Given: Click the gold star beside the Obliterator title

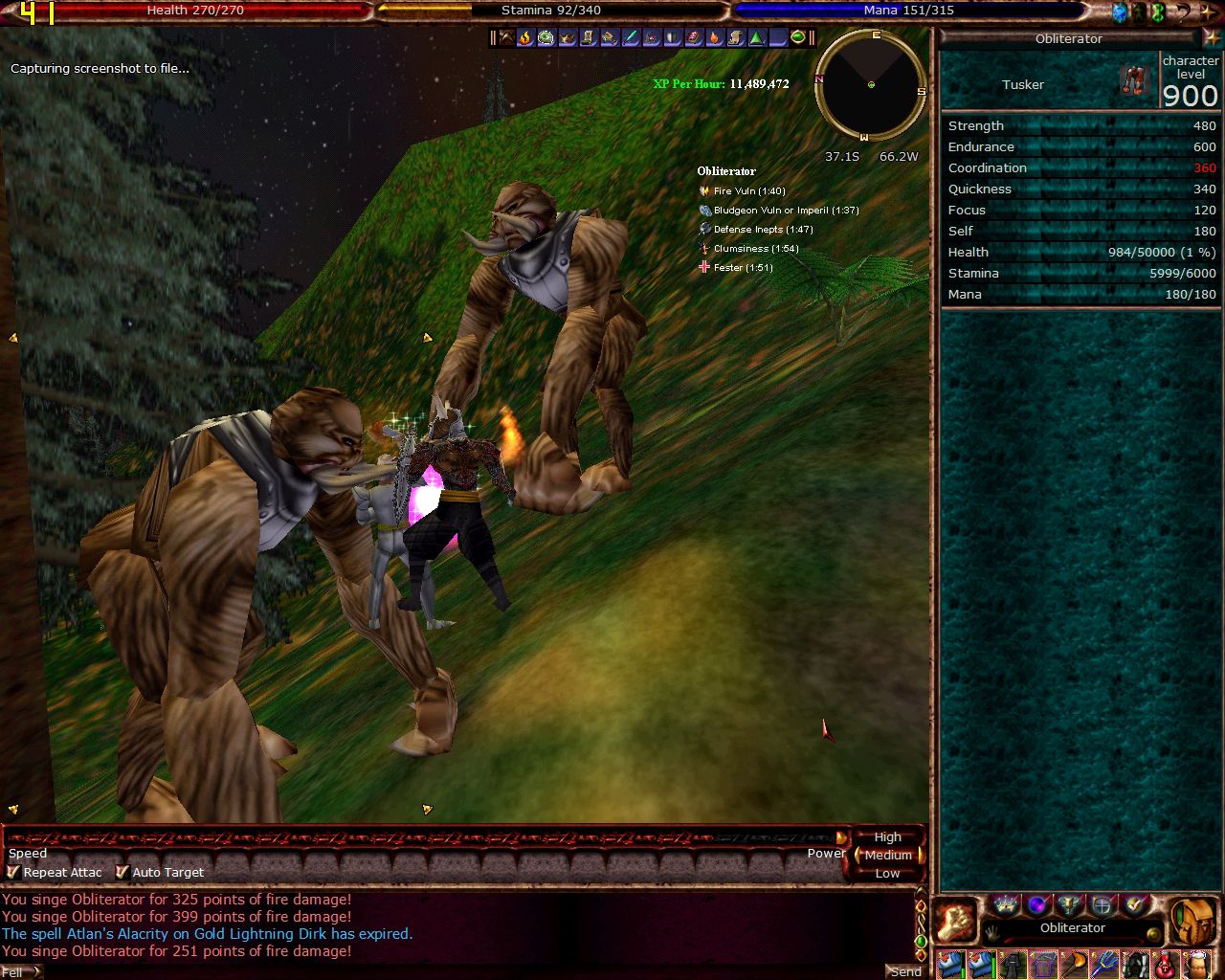Looking at the screenshot, I should pos(1211,38).
